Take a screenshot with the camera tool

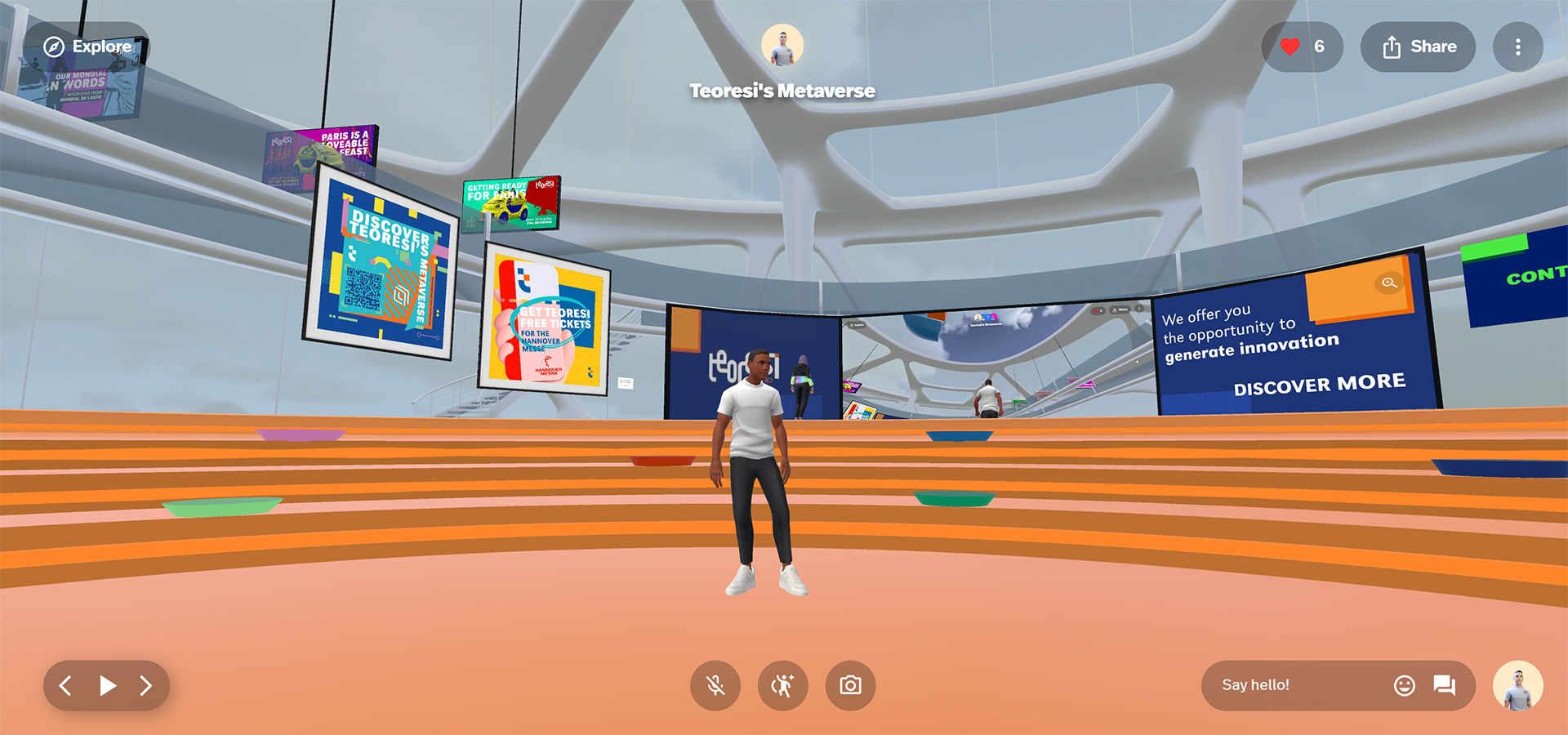(849, 686)
